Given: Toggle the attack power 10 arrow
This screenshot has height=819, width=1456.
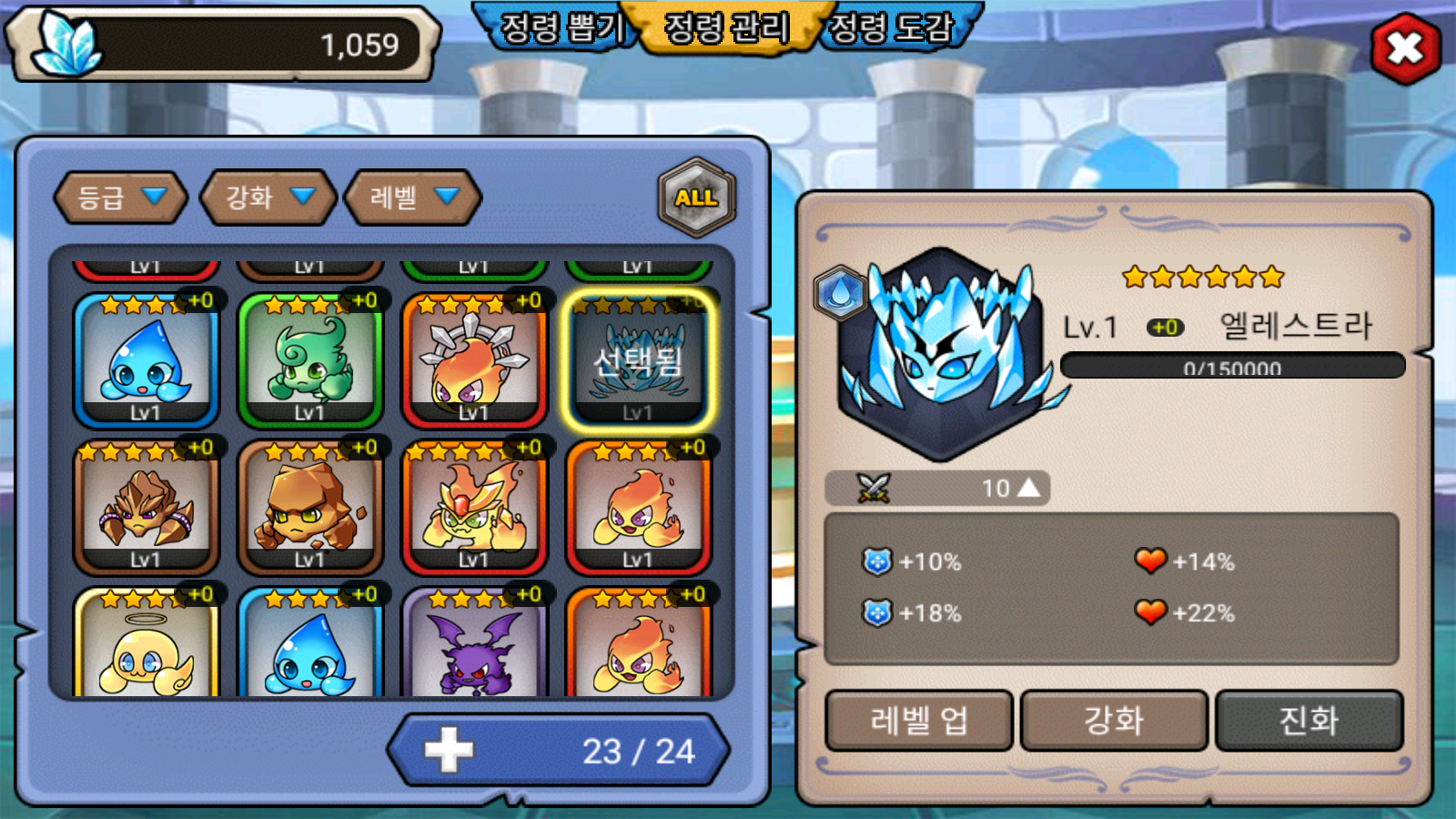Looking at the screenshot, I should pos(1028,489).
